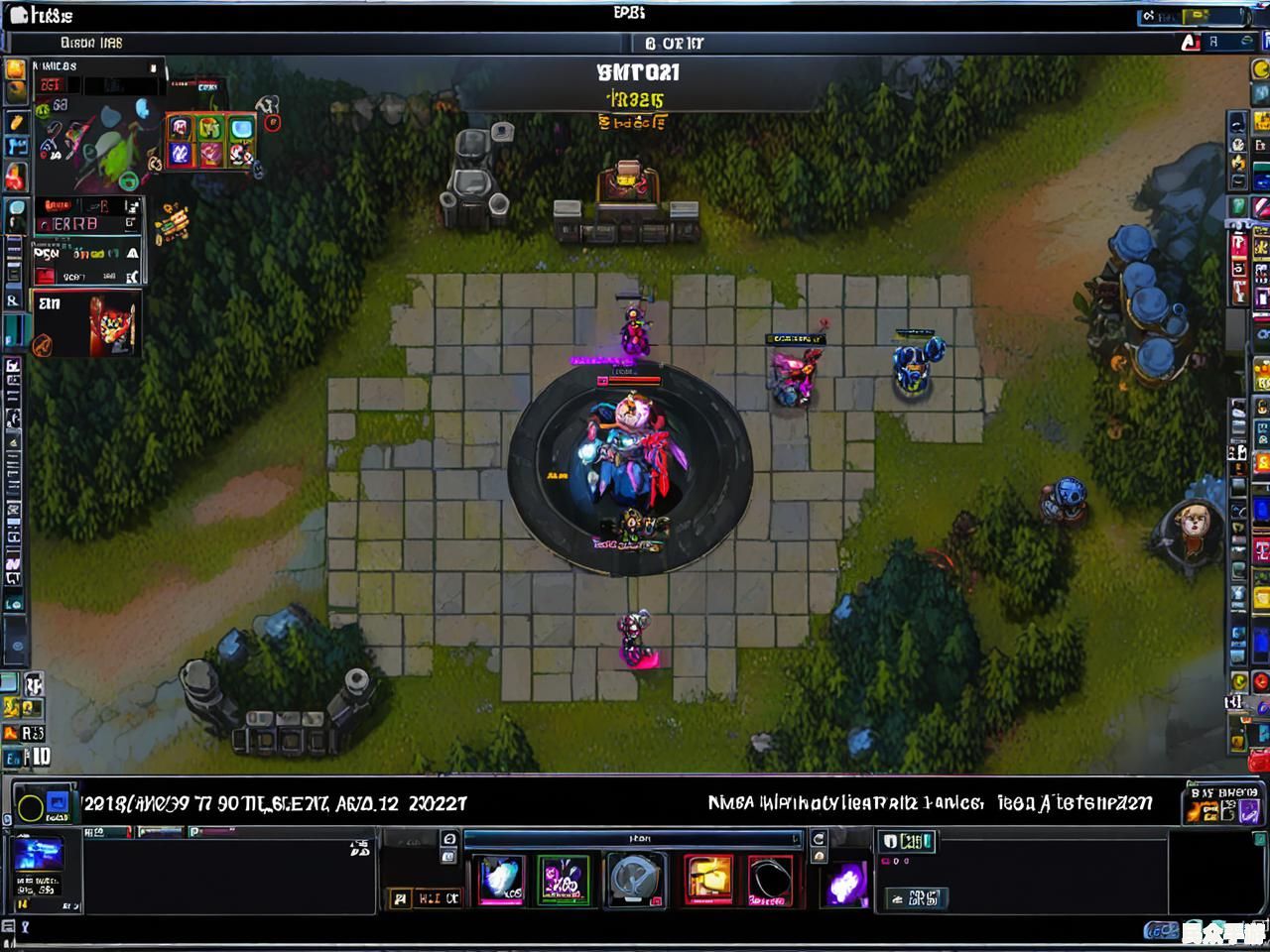This screenshot has height=952, width=1270.
Task: Click the orange icon atop left sidebar
Action: point(15,70)
